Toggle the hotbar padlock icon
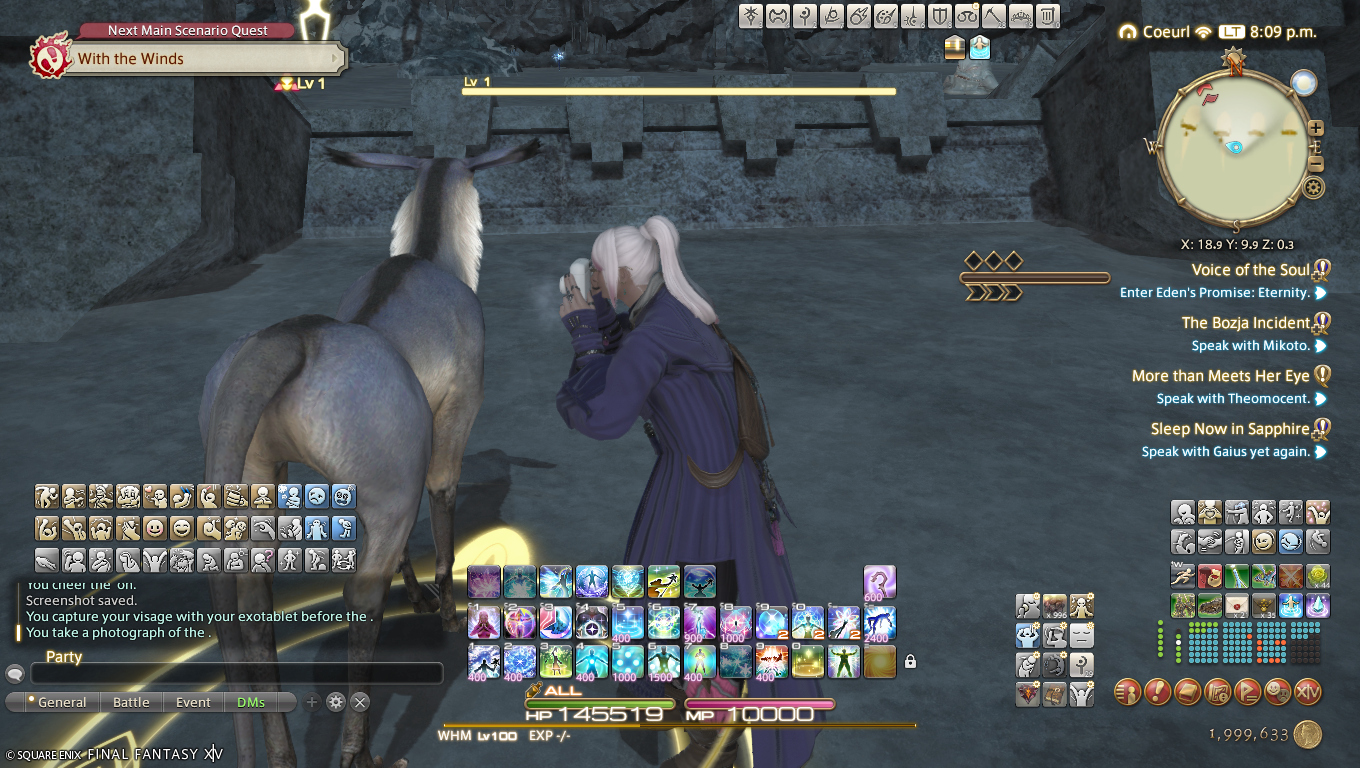The width and height of the screenshot is (1360, 768). (x=910, y=661)
